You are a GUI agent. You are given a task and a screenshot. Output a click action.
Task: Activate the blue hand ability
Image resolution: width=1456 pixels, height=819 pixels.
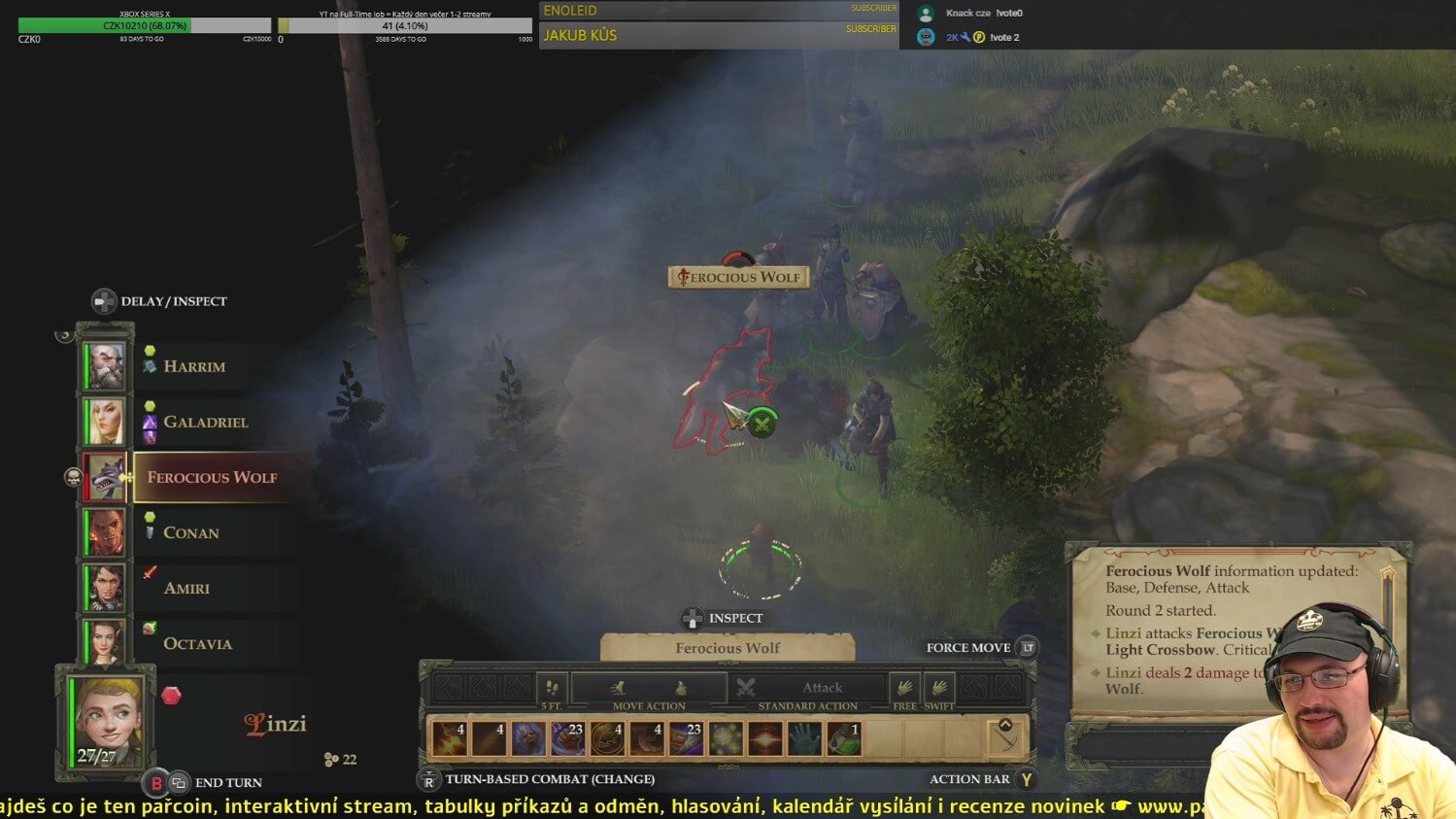pos(804,739)
